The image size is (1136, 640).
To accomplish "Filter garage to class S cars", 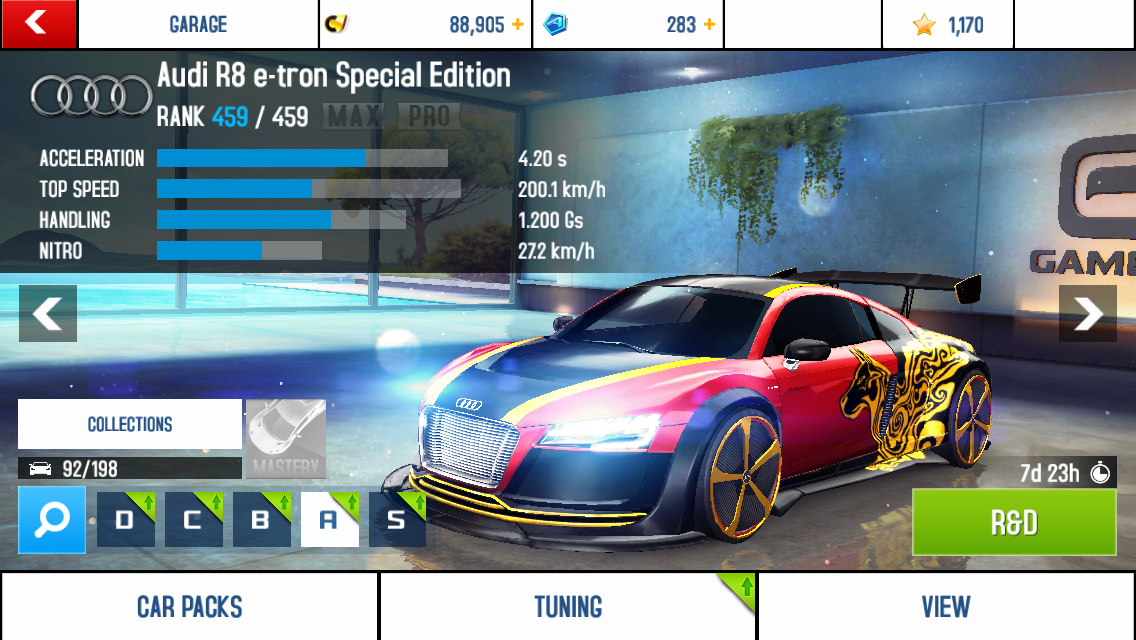I will click(x=397, y=519).
